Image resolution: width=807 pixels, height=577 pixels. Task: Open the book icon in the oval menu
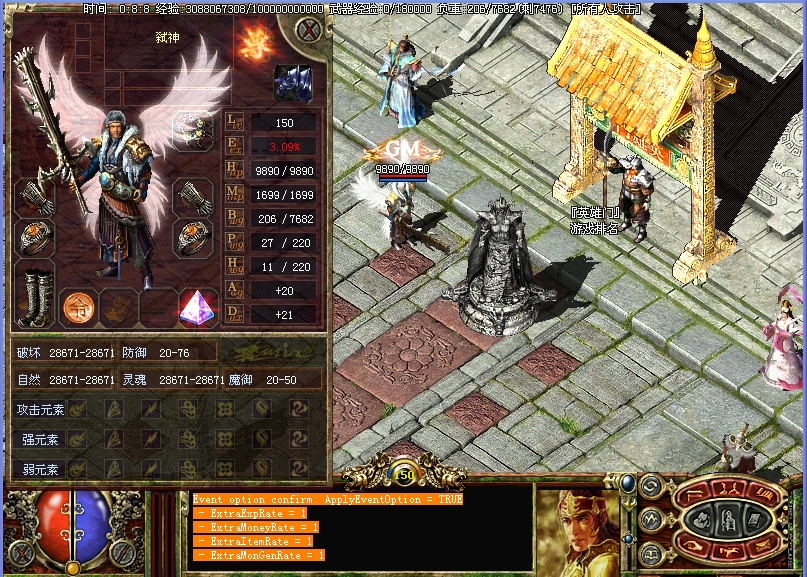753,519
